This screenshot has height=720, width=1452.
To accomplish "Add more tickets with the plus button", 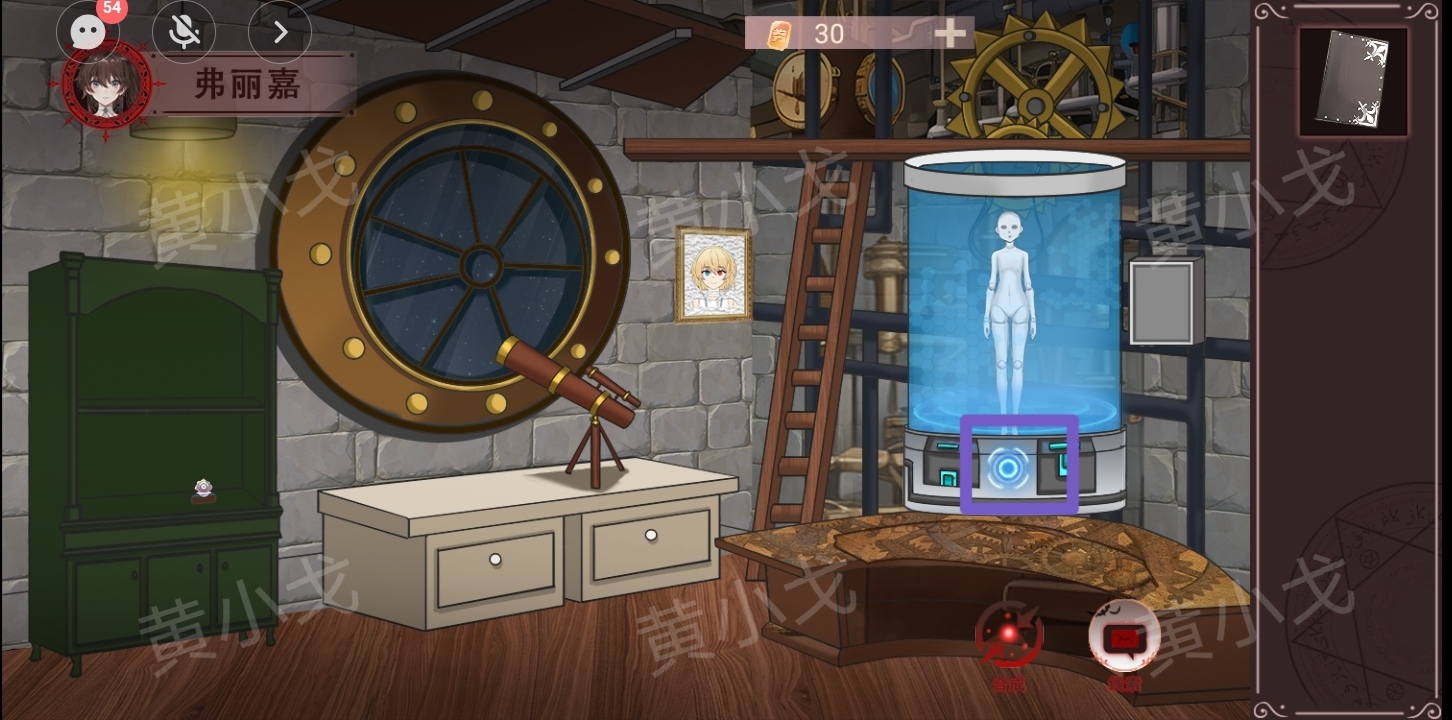I will click(x=949, y=34).
